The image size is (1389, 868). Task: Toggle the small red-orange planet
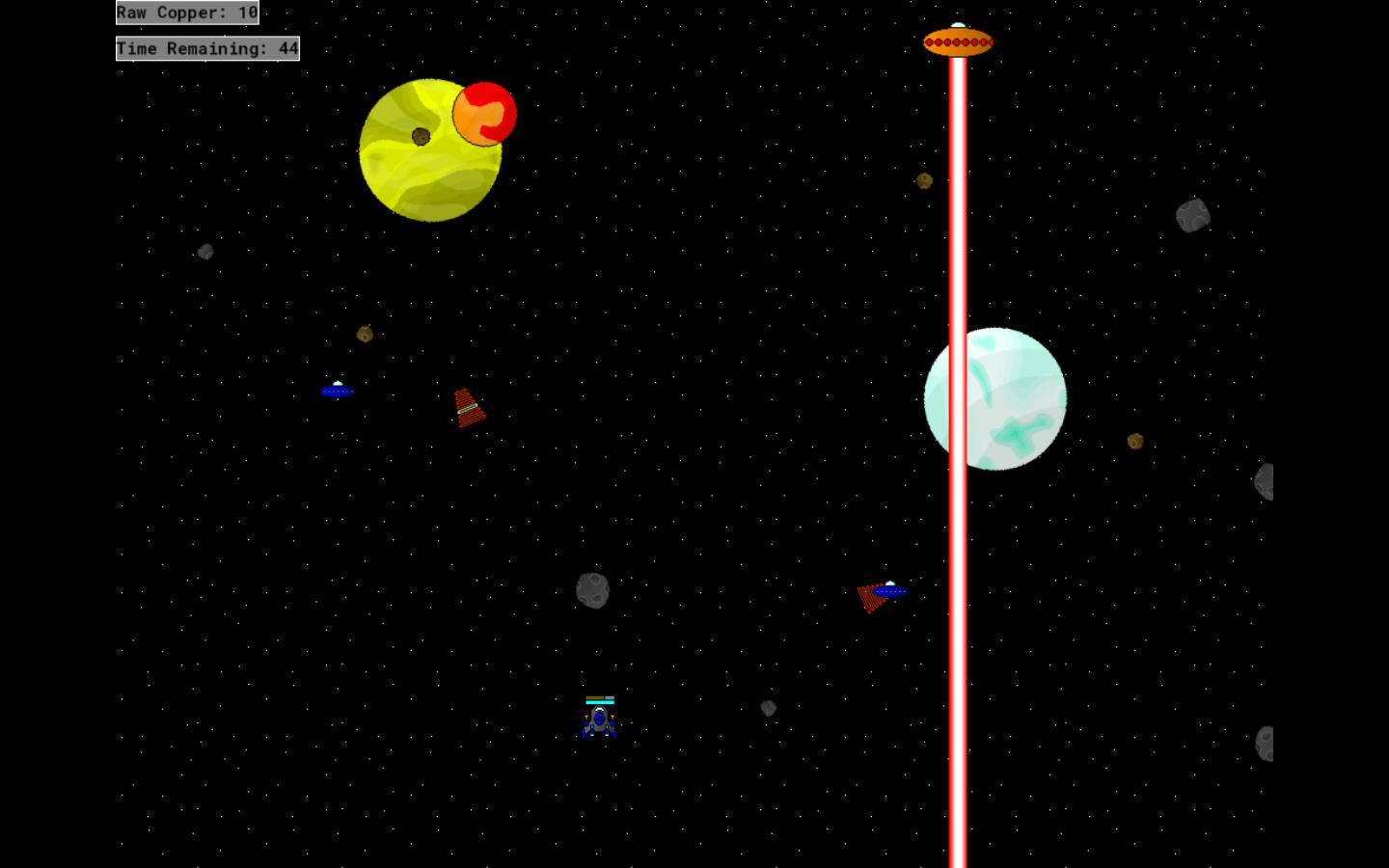pyautogui.click(x=484, y=114)
